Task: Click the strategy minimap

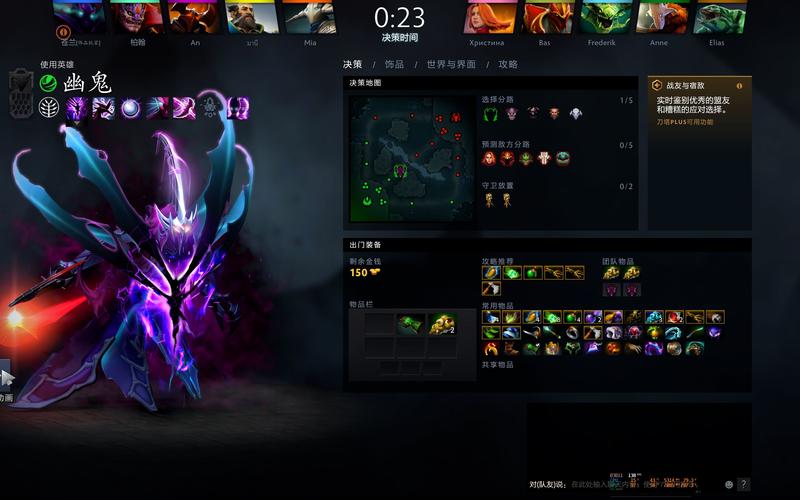Action: [411, 158]
